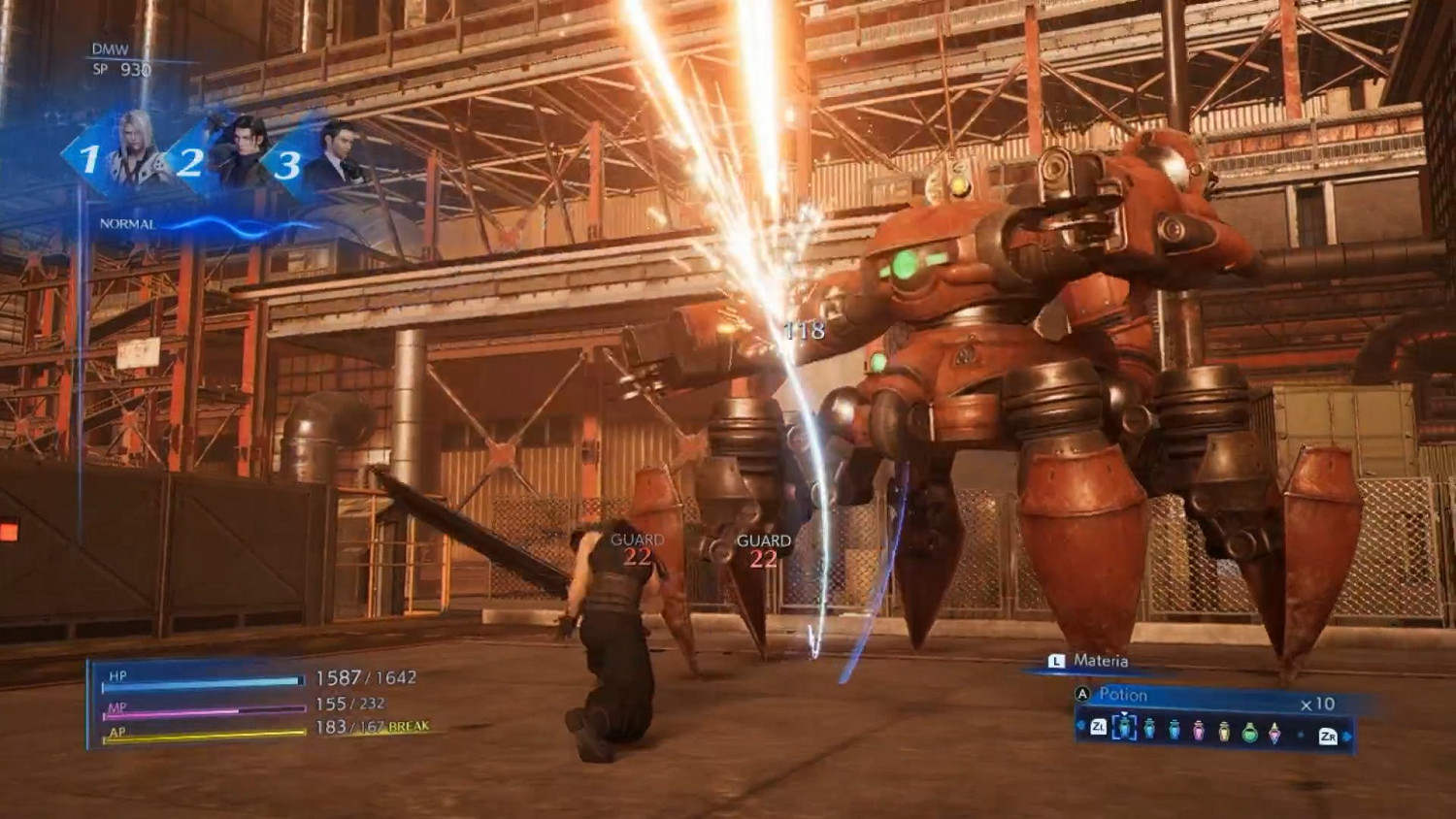1456x819 pixels.
Task: Switch to the Materia command menu
Action: [1100, 661]
